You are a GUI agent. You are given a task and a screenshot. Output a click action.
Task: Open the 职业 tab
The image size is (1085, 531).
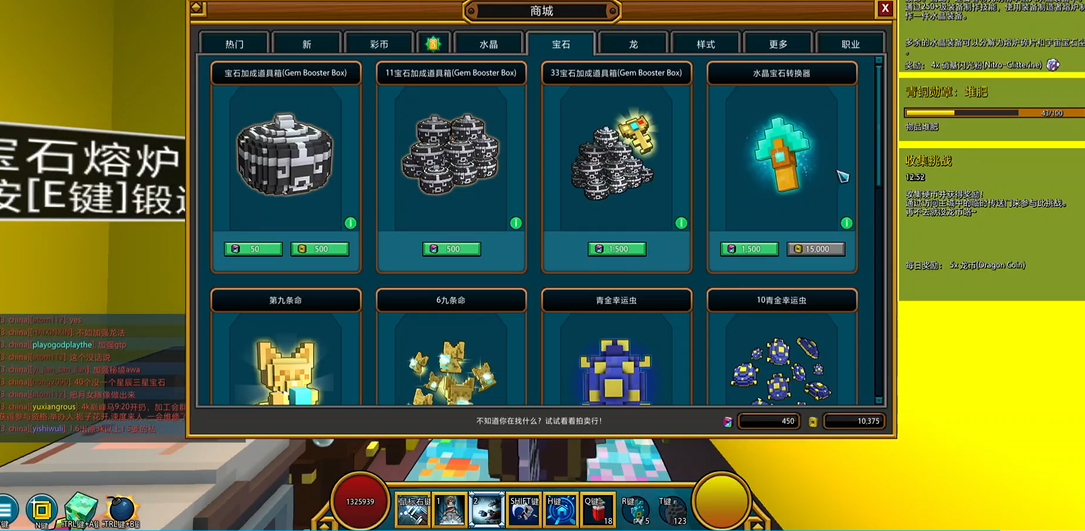click(850, 44)
